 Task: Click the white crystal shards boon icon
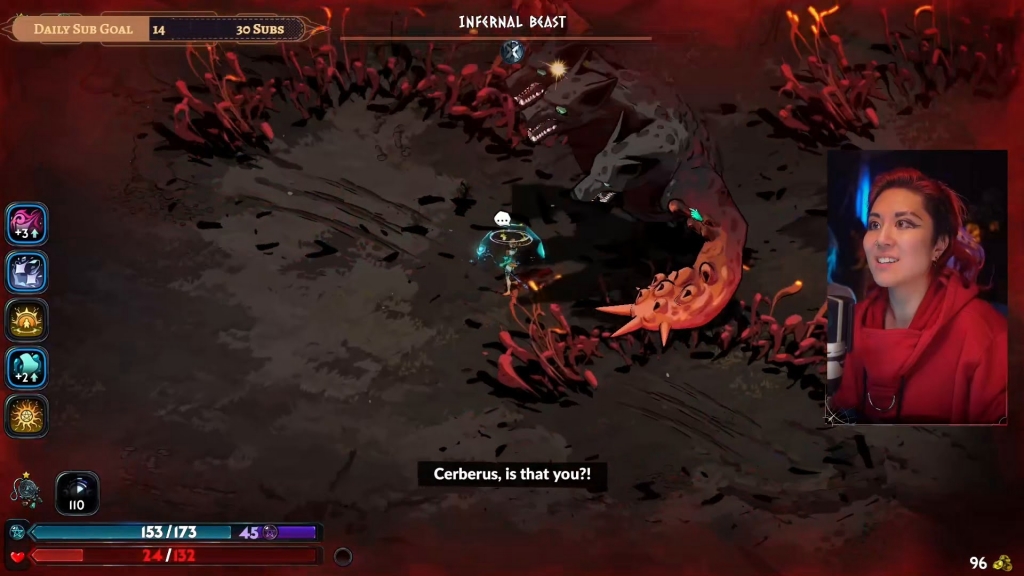tap(27, 272)
